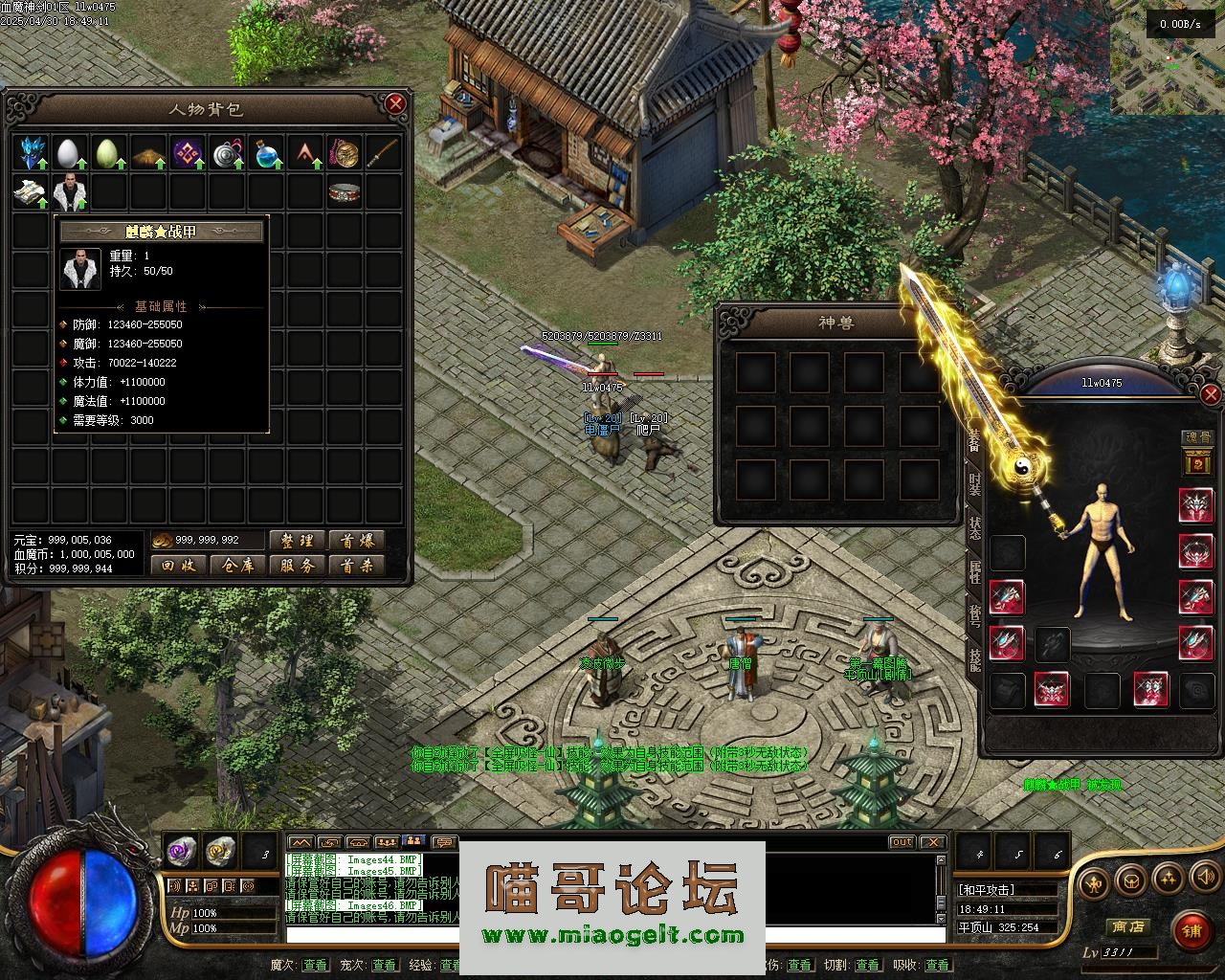Select the white egg in the bag
The image size is (1225, 980).
tap(69, 153)
